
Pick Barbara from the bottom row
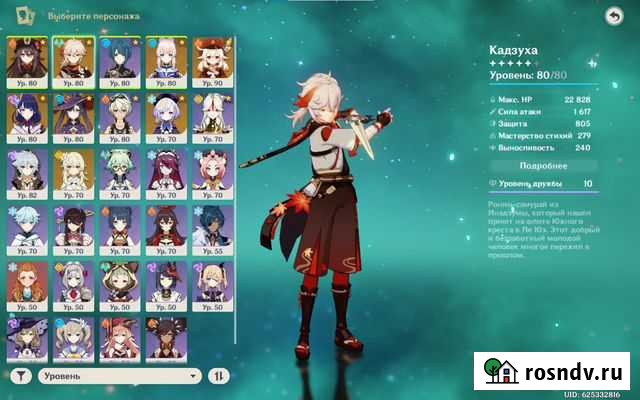(70, 338)
